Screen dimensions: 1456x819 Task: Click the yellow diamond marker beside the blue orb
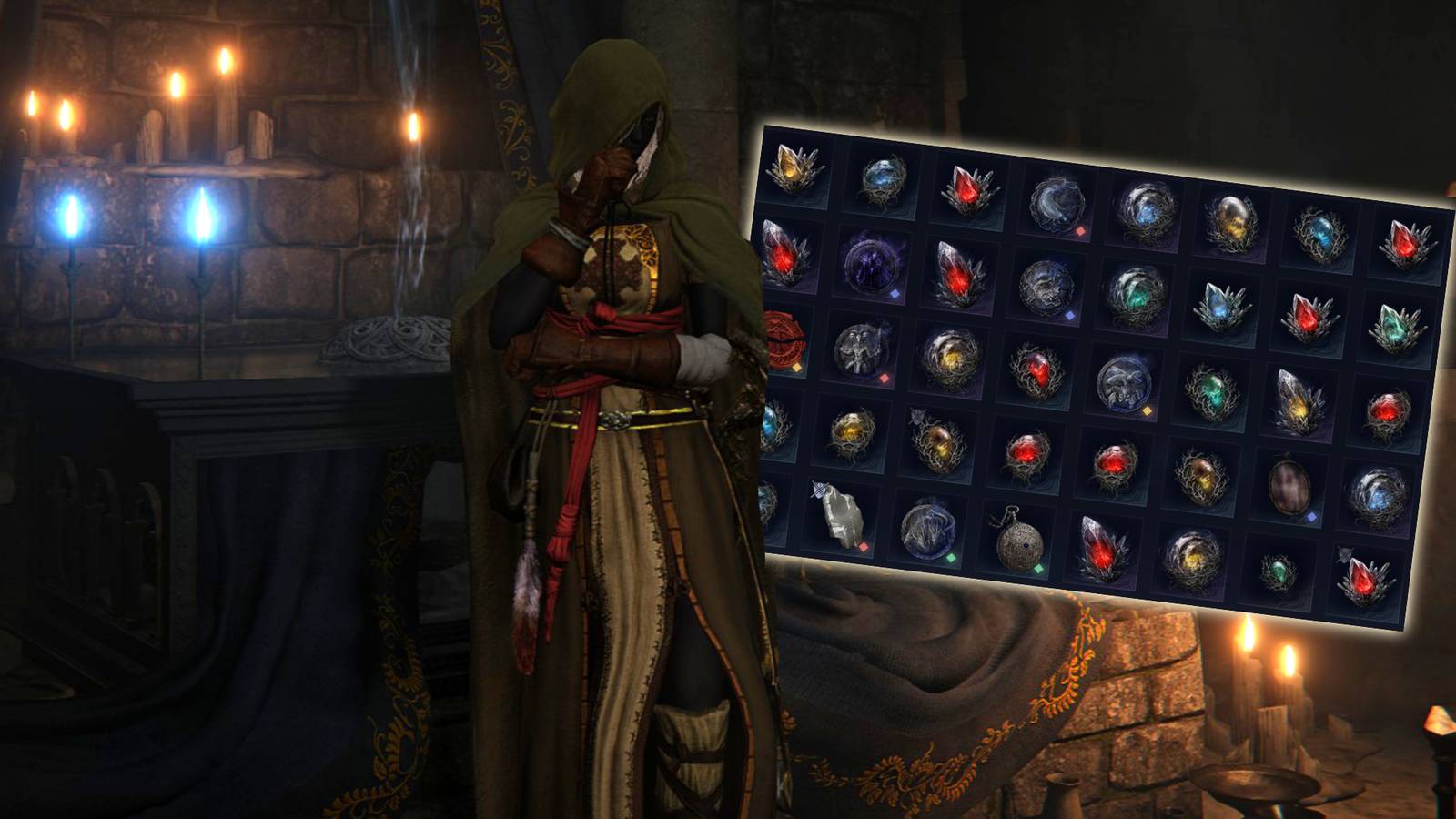click(1147, 412)
